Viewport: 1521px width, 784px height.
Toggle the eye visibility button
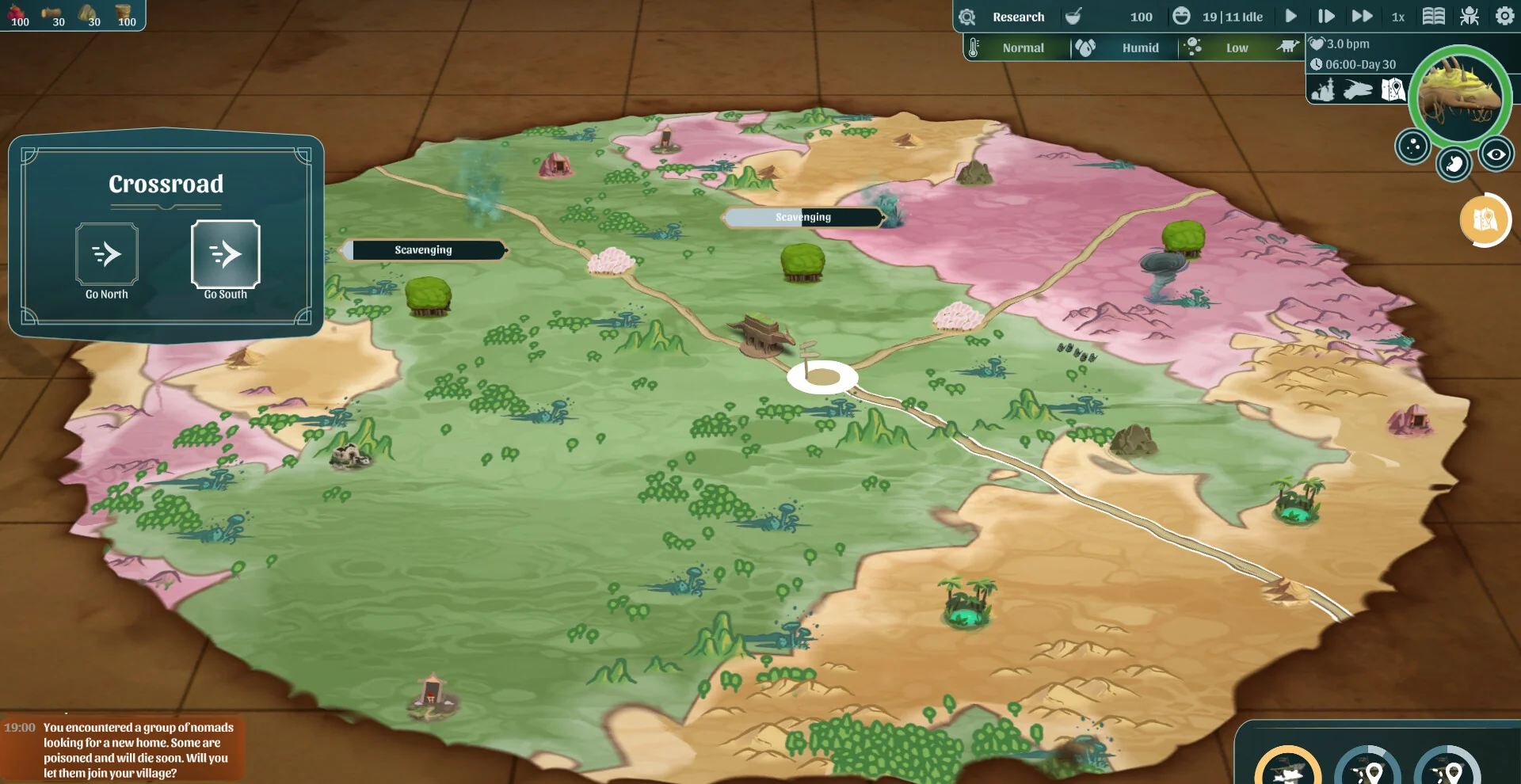coord(1496,154)
